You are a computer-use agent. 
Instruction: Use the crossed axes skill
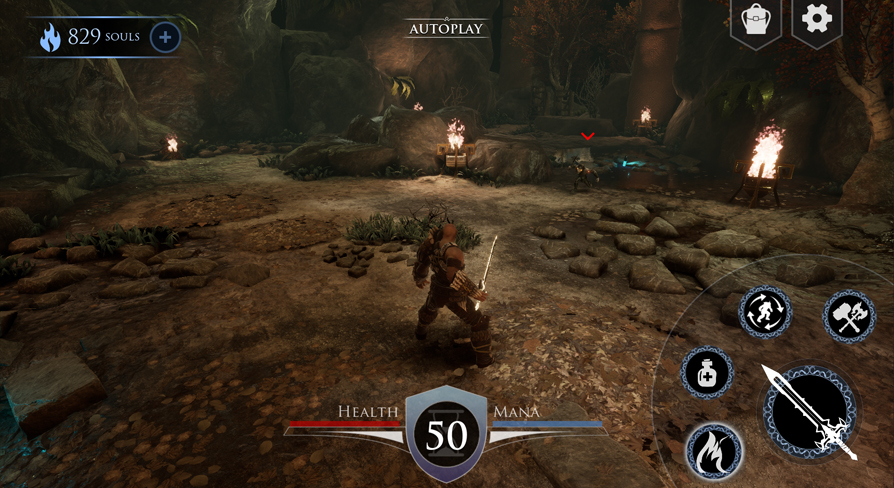coord(849,317)
